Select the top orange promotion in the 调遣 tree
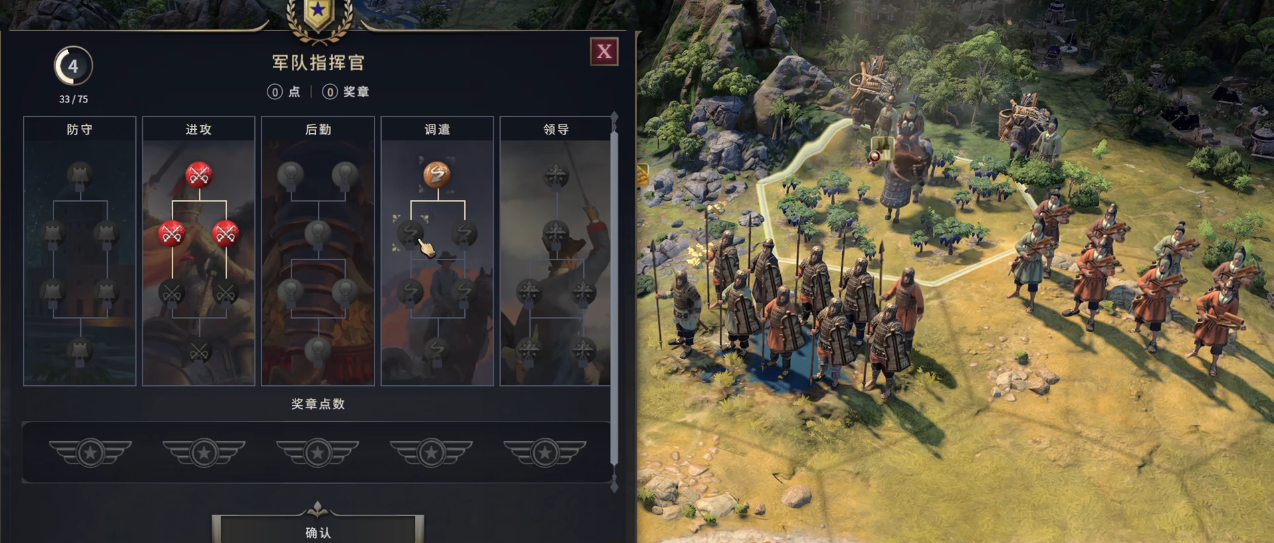Viewport: 1274px width, 543px height. (x=437, y=175)
